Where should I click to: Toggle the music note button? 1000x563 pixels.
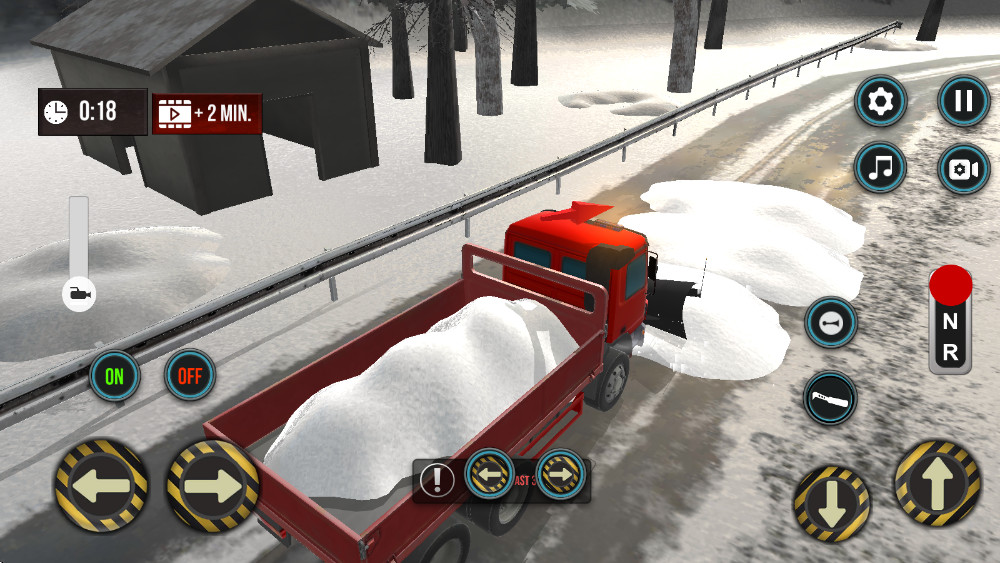880,168
